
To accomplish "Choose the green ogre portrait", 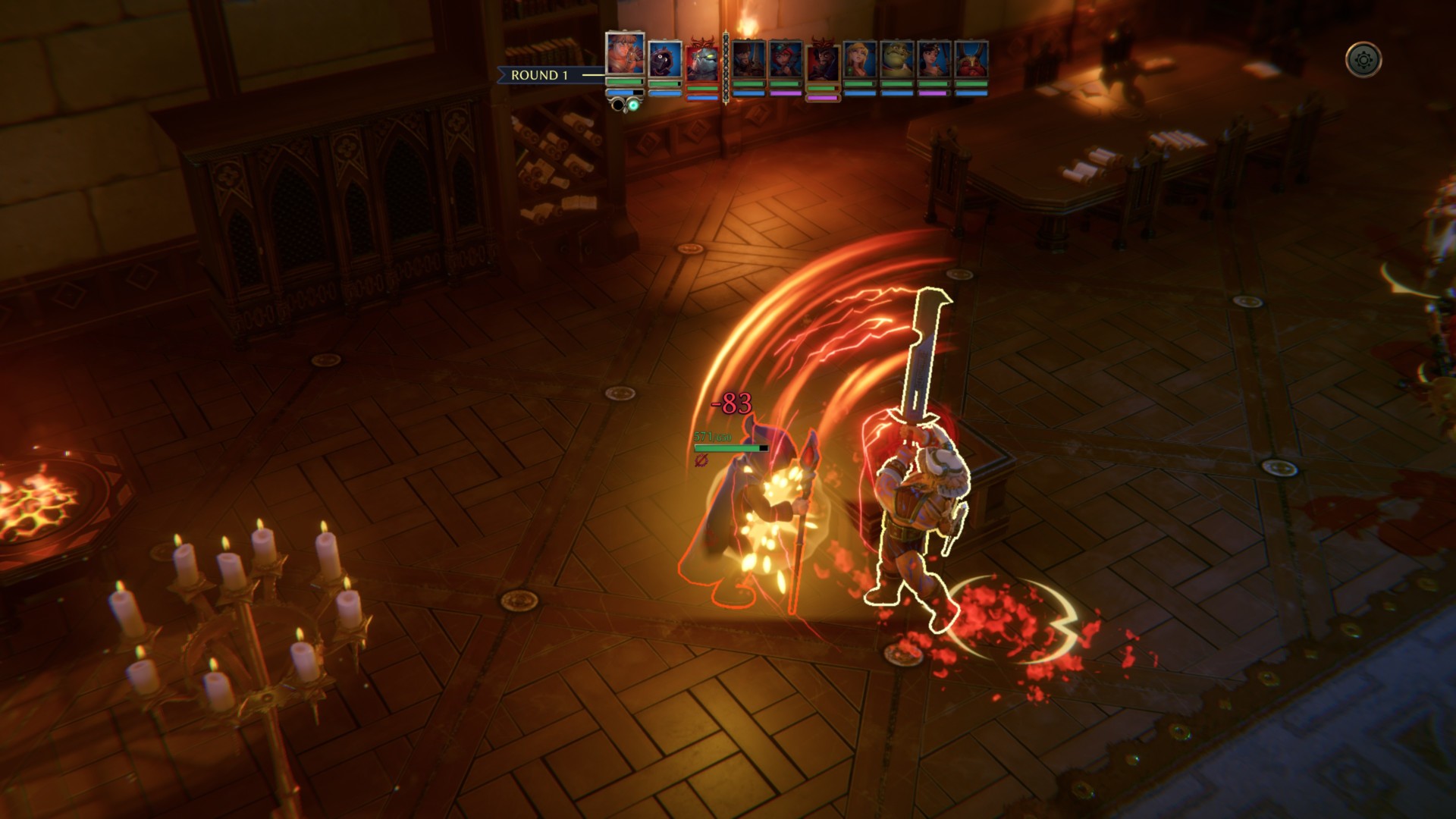I will [x=897, y=61].
